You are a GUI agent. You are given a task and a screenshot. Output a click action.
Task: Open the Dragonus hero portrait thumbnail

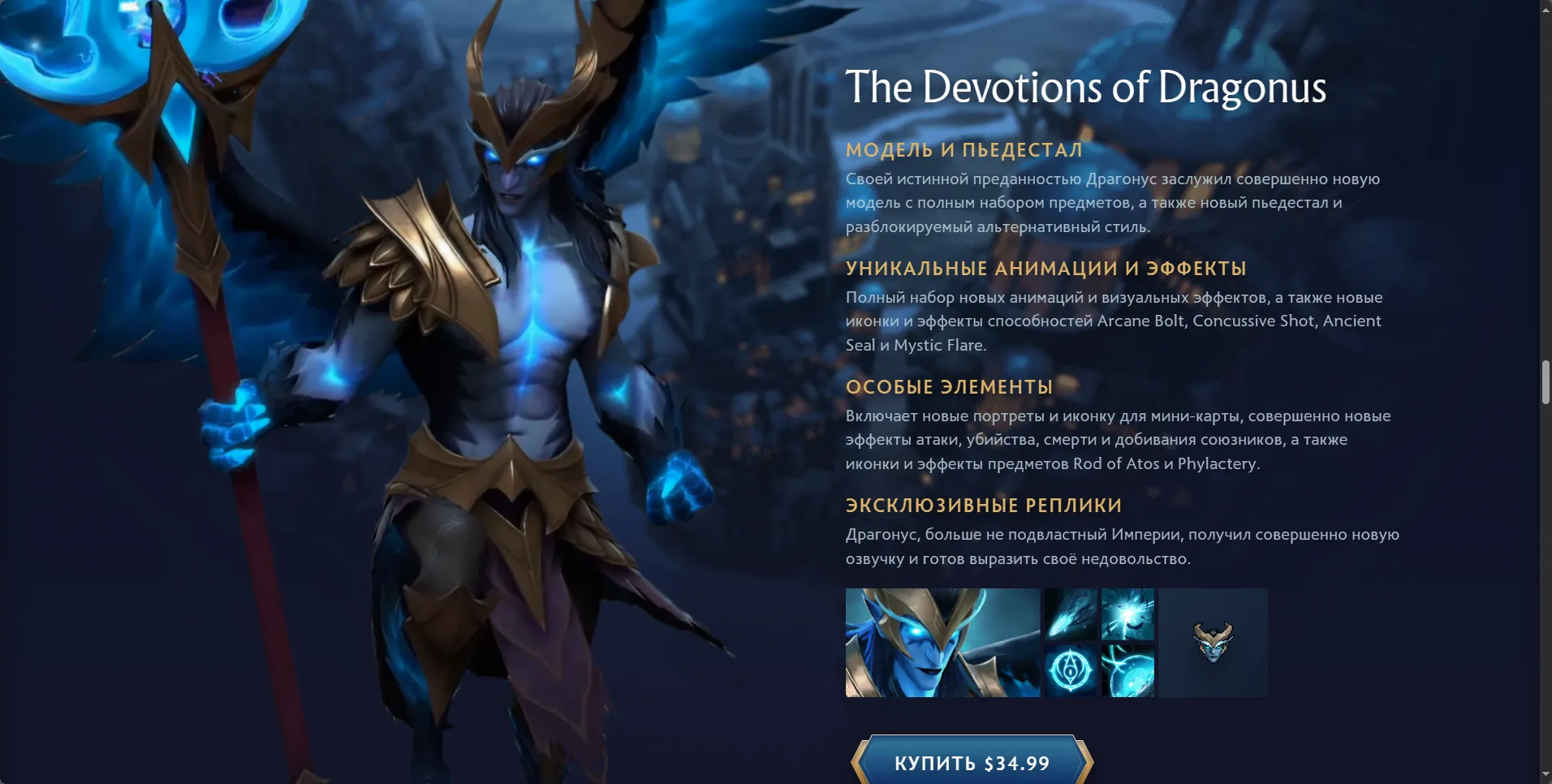point(942,643)
